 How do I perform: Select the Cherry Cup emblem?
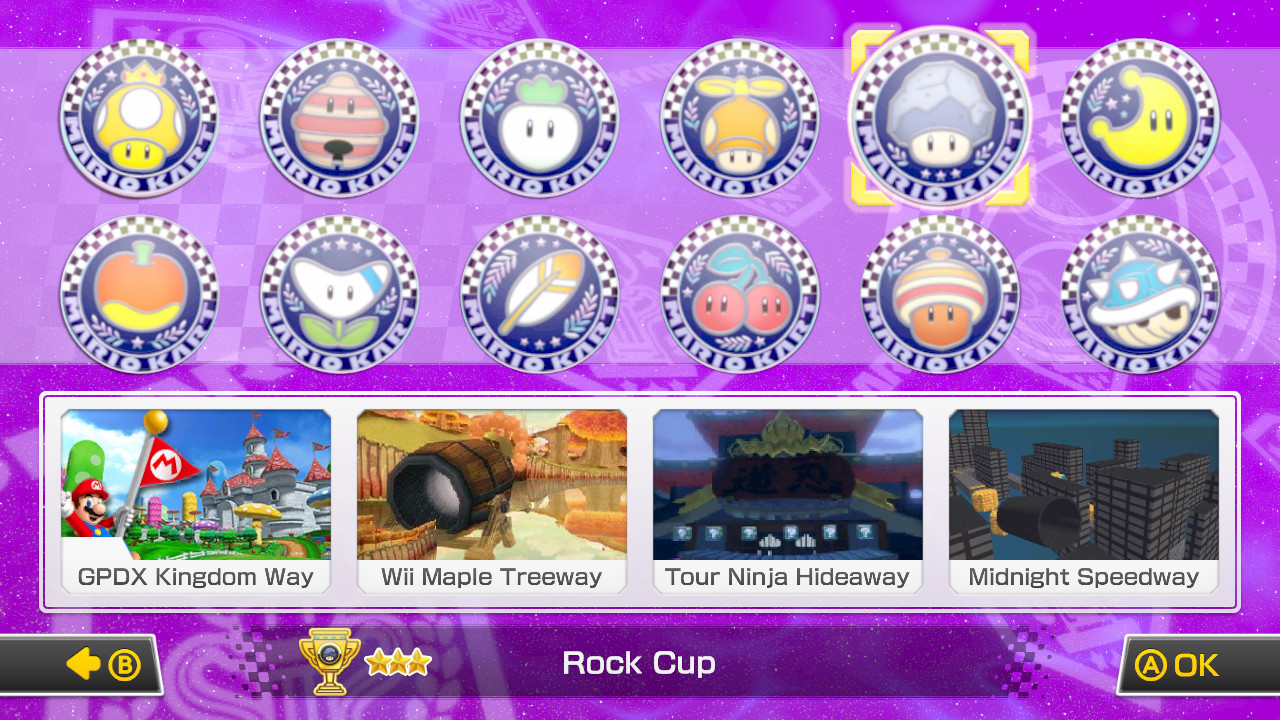coord(739,294)
